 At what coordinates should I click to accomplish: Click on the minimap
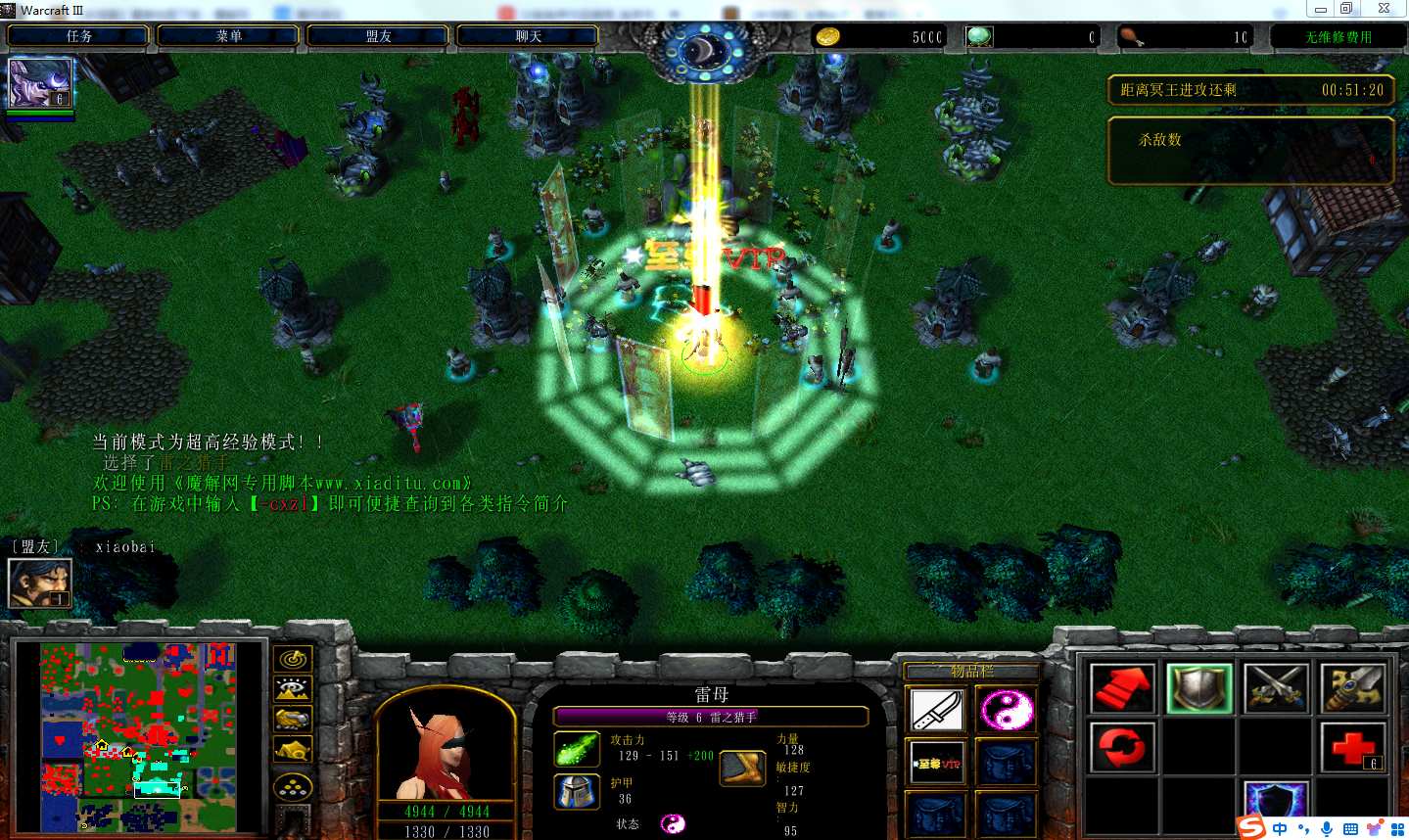pyautogui.click(x=138, y=736)
